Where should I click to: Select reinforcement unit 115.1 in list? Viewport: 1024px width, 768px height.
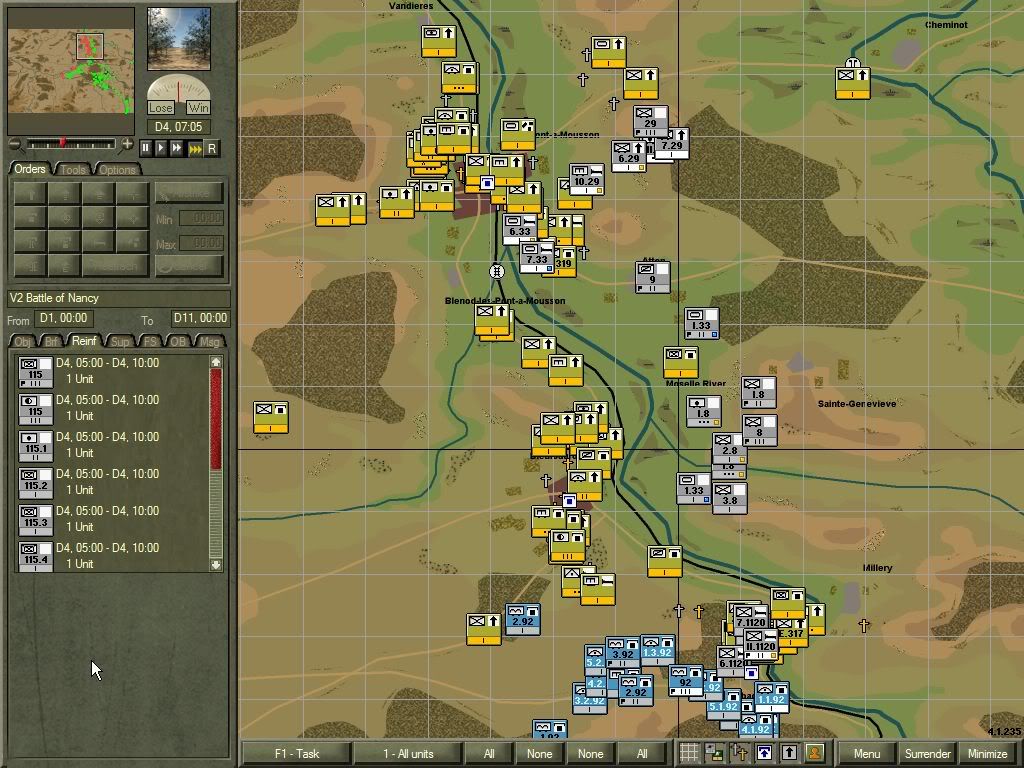[x=36, y=445]
